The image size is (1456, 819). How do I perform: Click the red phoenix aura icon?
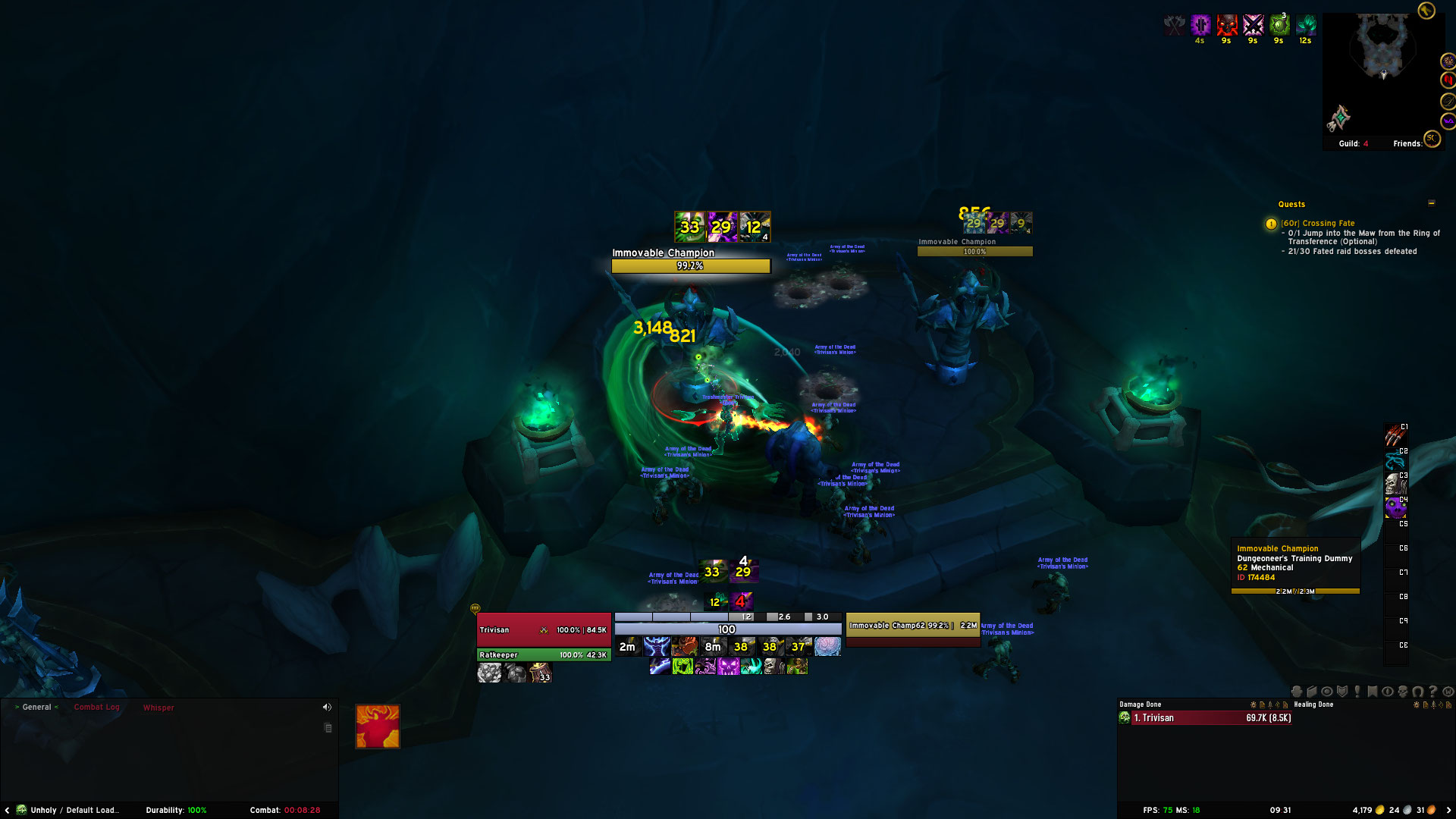378,726
